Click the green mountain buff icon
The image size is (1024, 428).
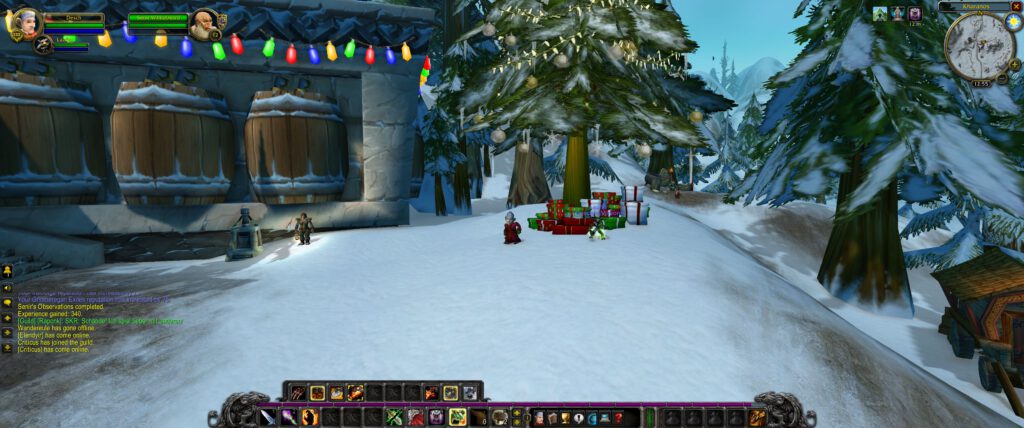tap(879, 13)
